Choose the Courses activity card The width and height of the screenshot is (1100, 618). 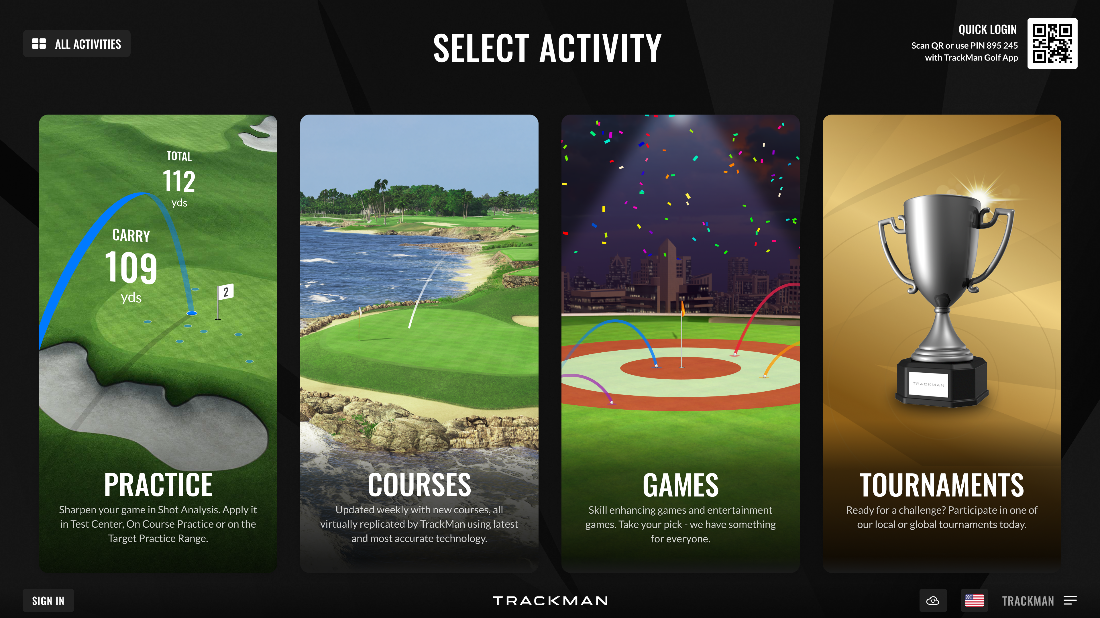click(x=419, y=343)
